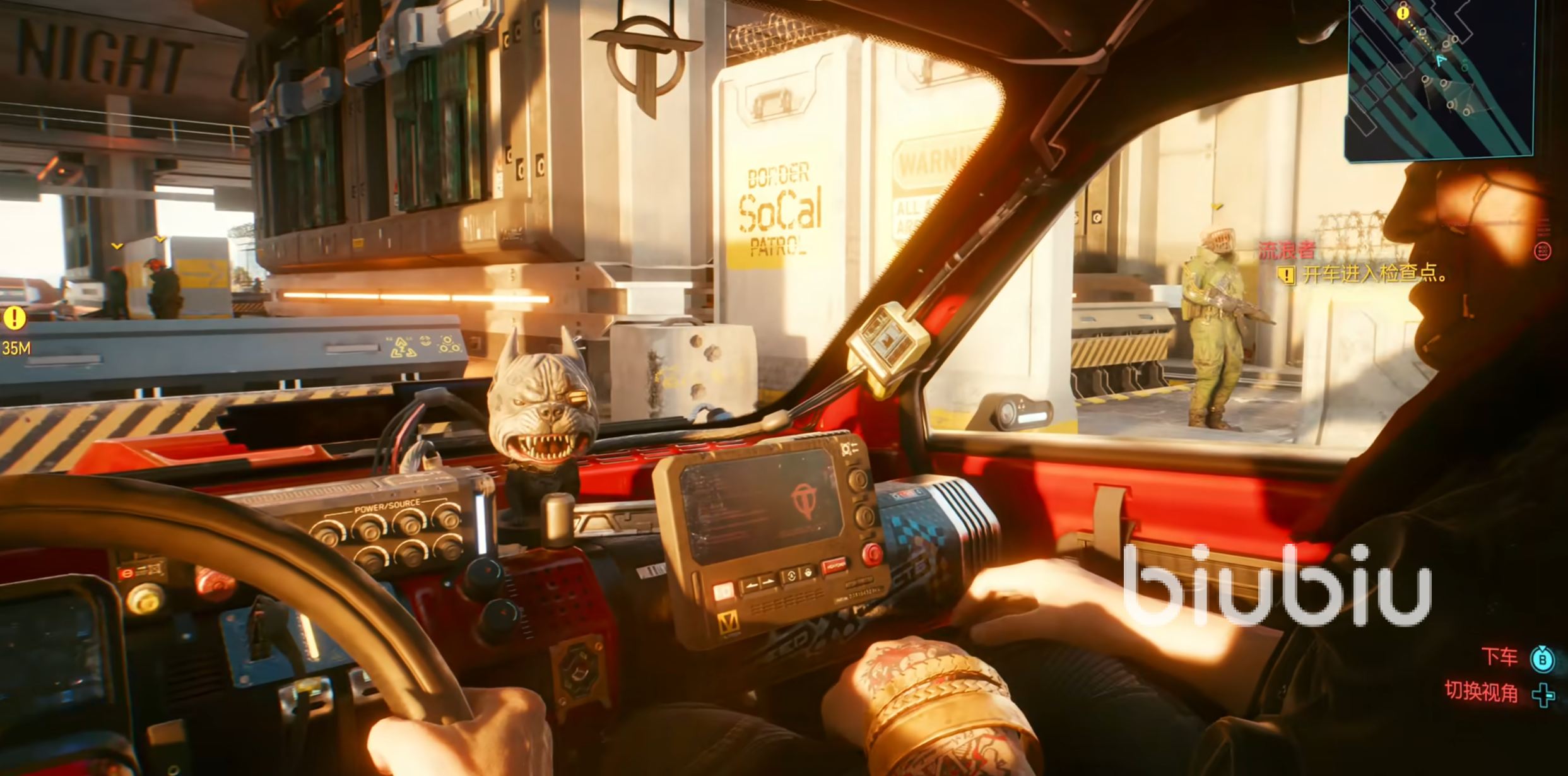
Task: Select the yellow quest marker on the minimap
Action: 1403,13
